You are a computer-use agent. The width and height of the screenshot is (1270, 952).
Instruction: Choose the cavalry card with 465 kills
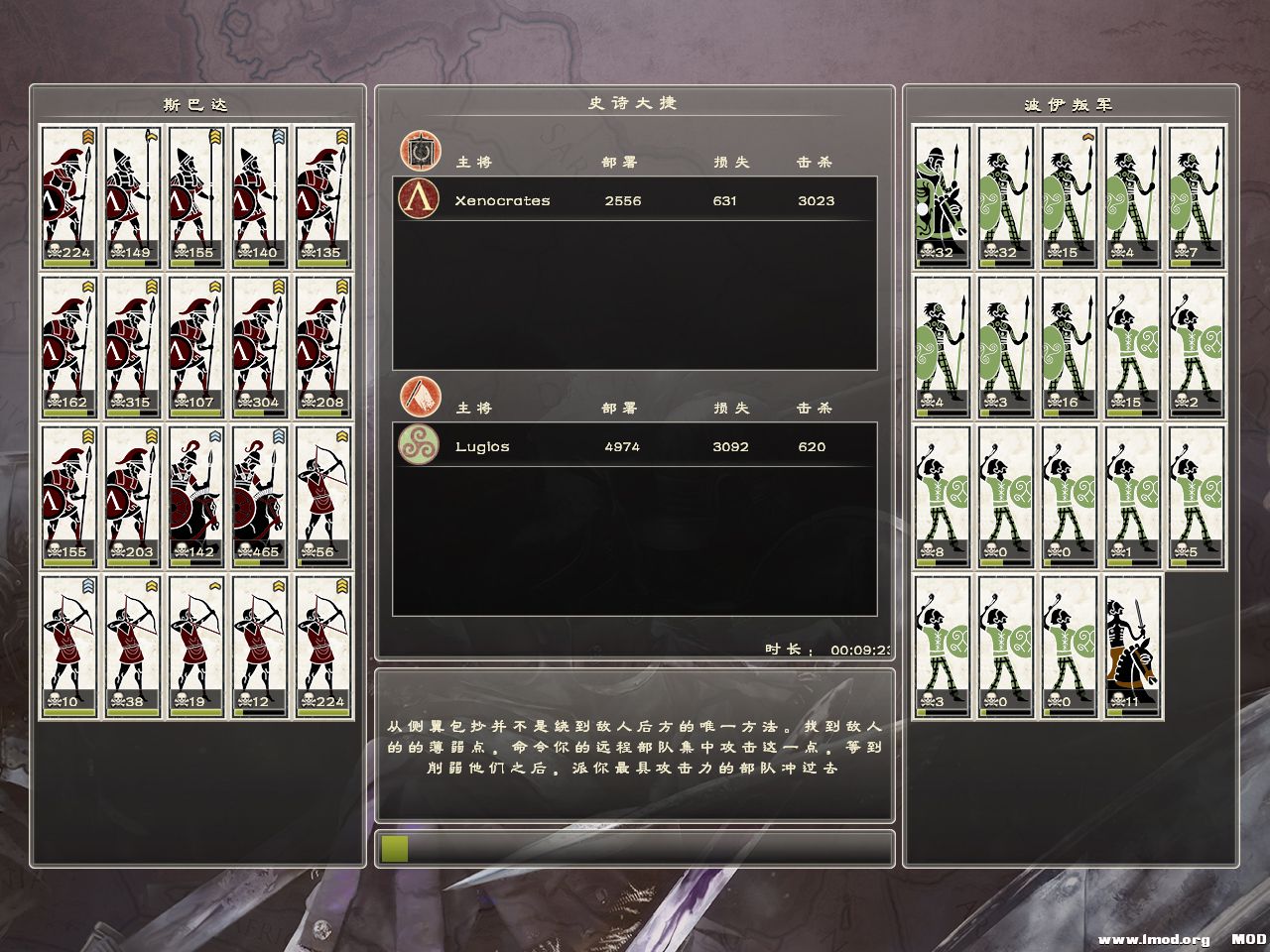(260, 497)
